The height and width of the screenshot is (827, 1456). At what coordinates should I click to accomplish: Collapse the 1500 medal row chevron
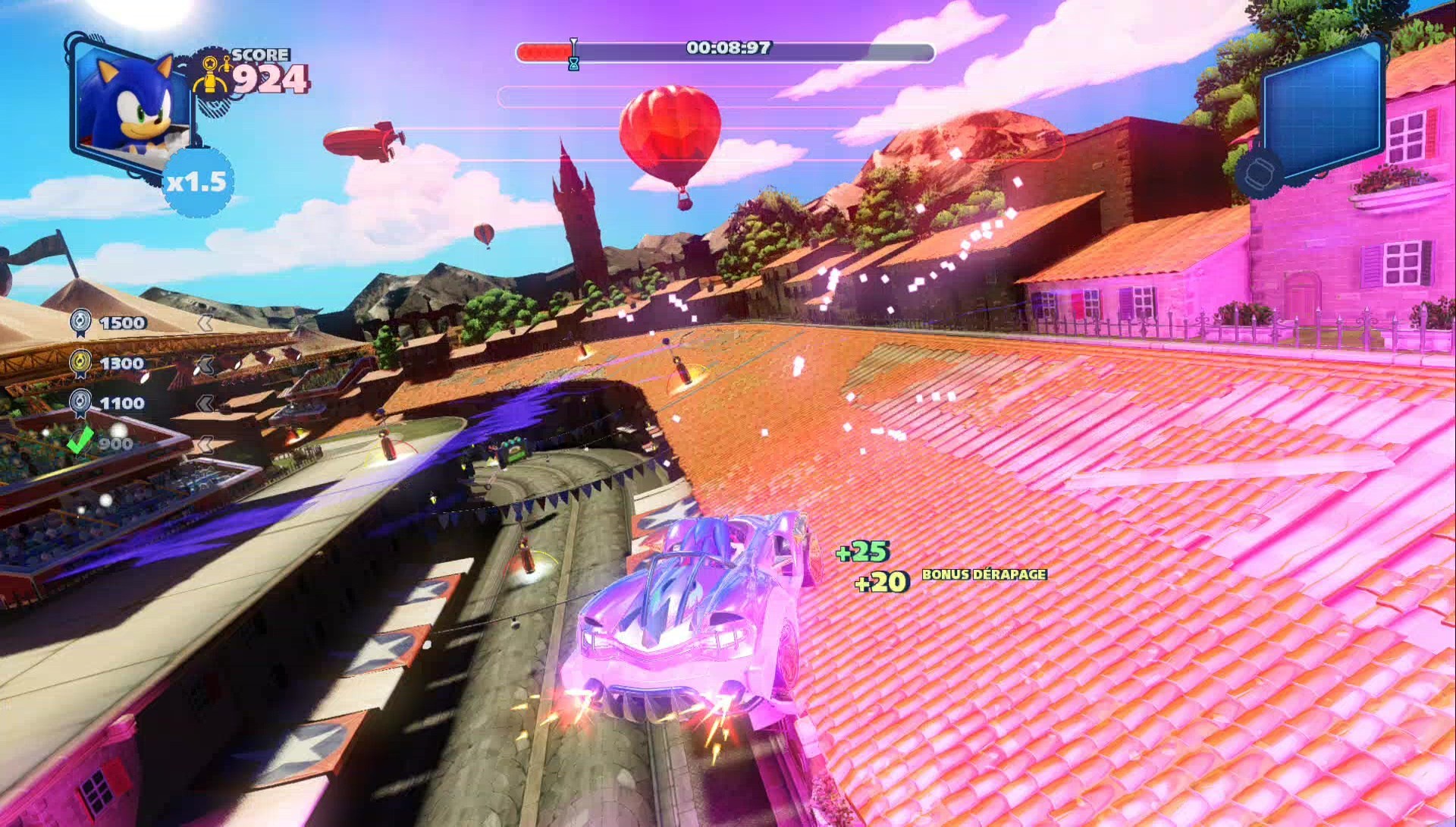[x=205, y=322]
